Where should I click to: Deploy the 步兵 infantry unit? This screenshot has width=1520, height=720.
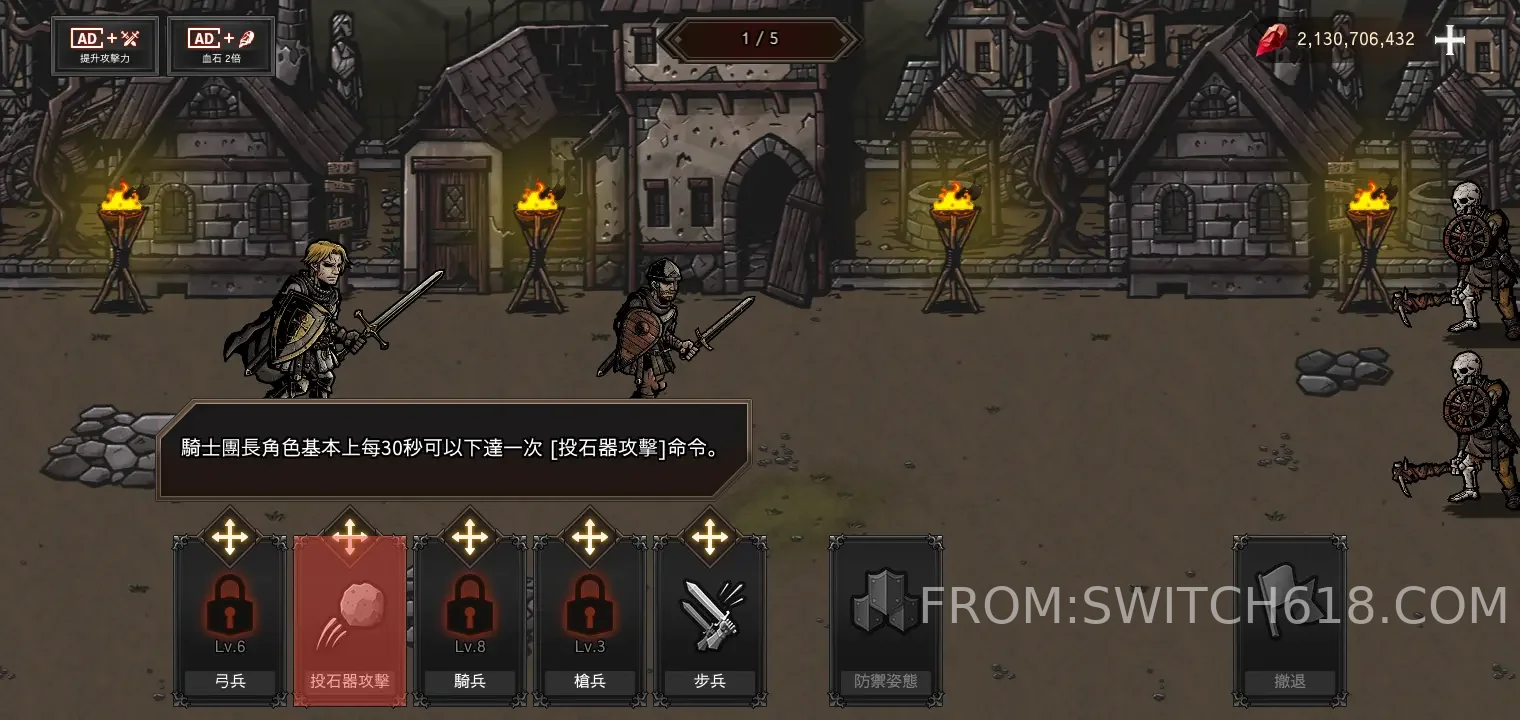click(710, 620)
